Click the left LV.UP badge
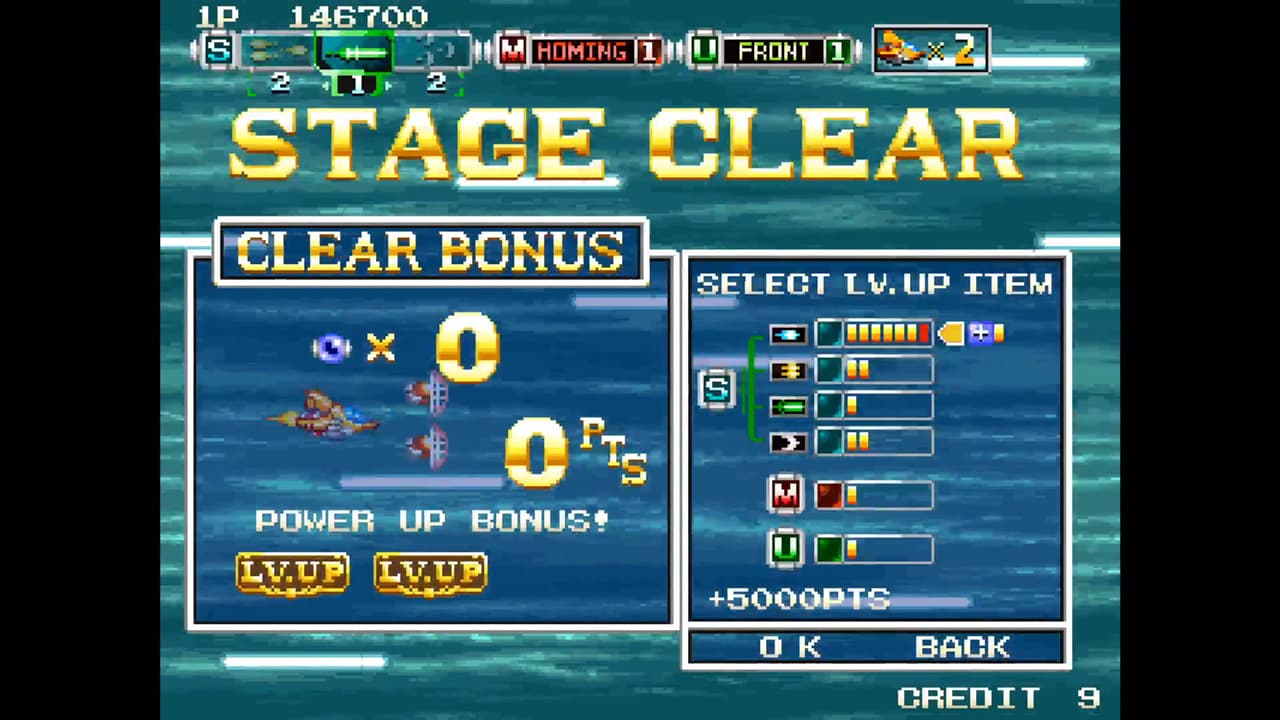This screenshot has width=1280, height=720. point(292,573)
